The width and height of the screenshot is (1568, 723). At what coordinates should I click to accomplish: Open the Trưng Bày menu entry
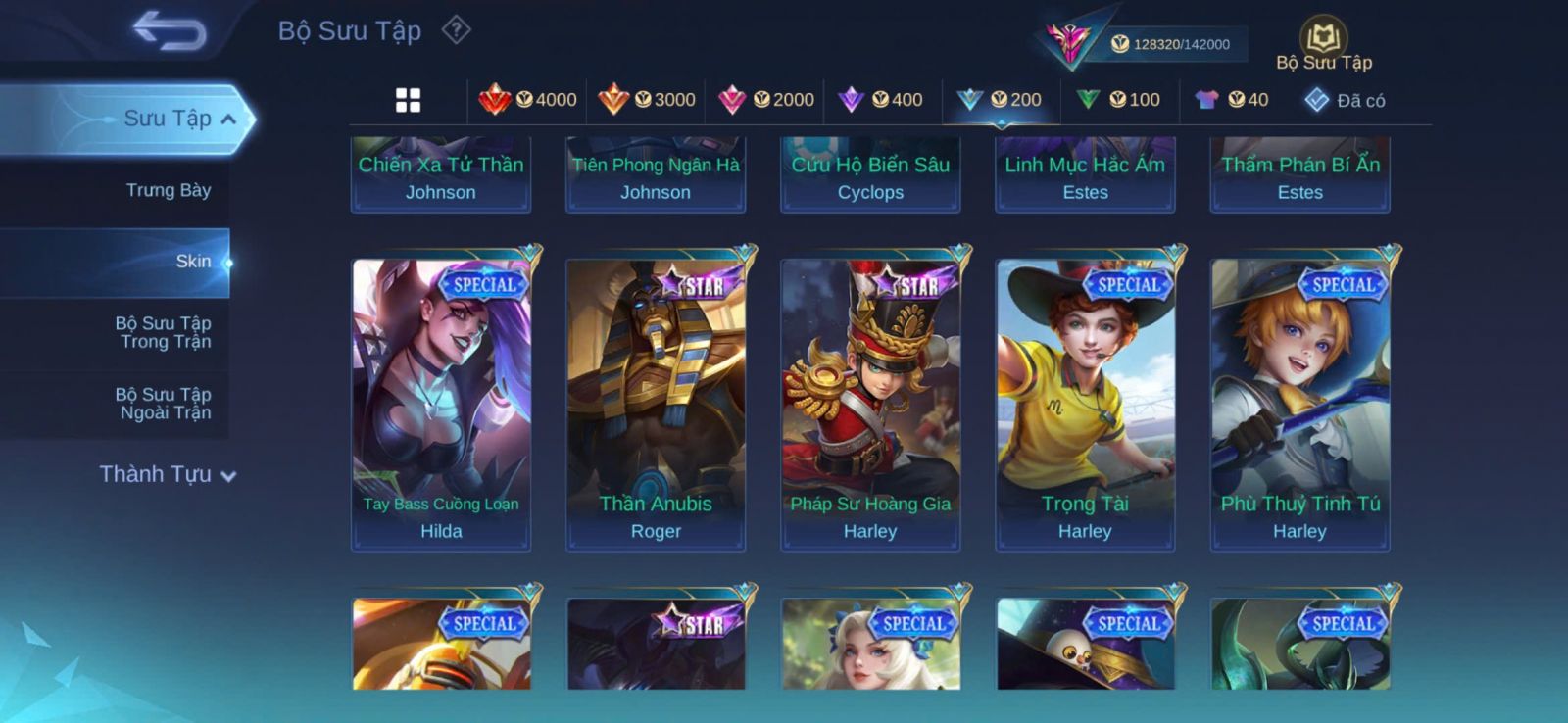click(x=168, y=190)
